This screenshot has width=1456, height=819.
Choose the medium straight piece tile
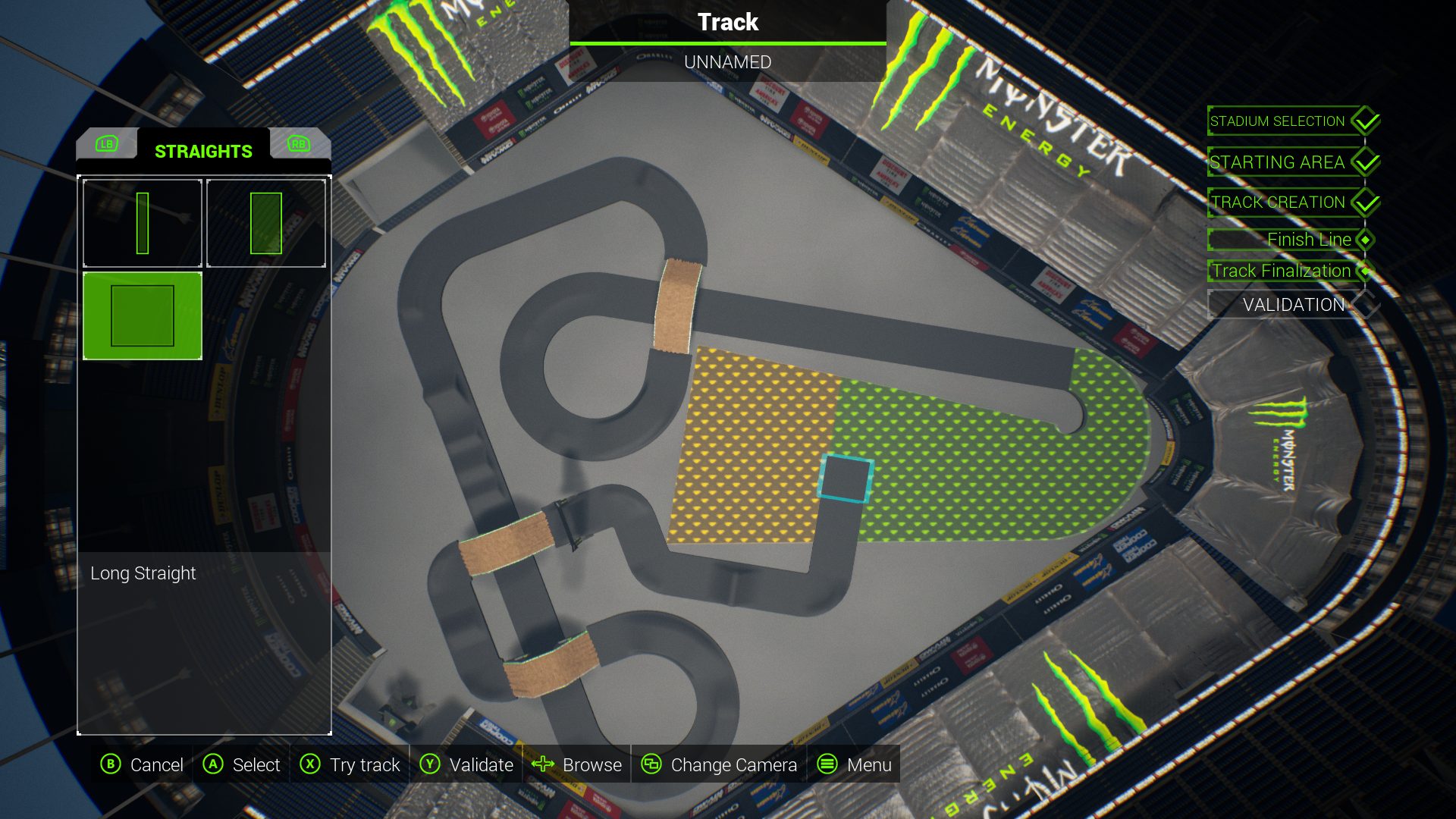click(265, 223)
